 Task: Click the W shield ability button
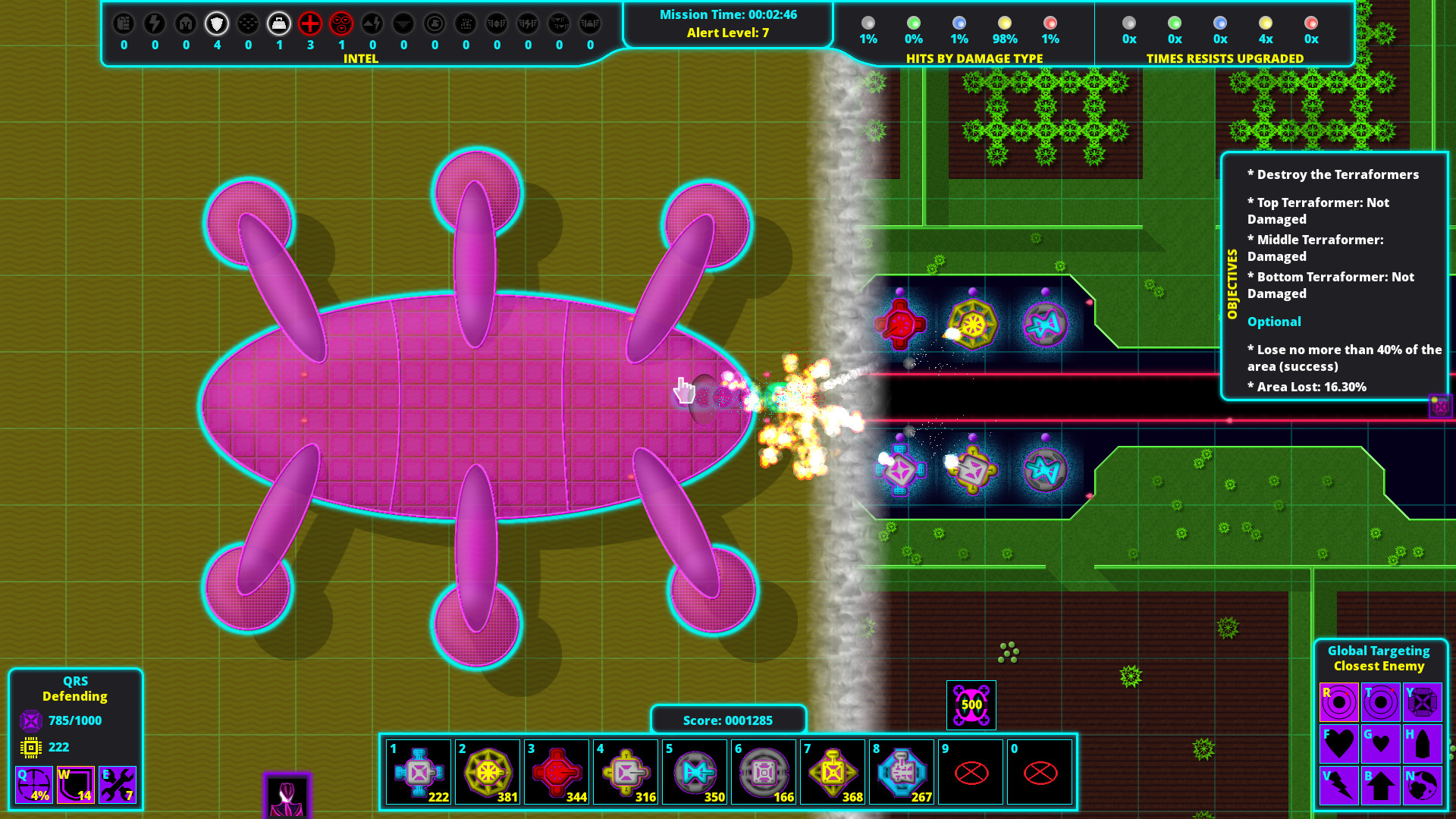click(74, 783)
